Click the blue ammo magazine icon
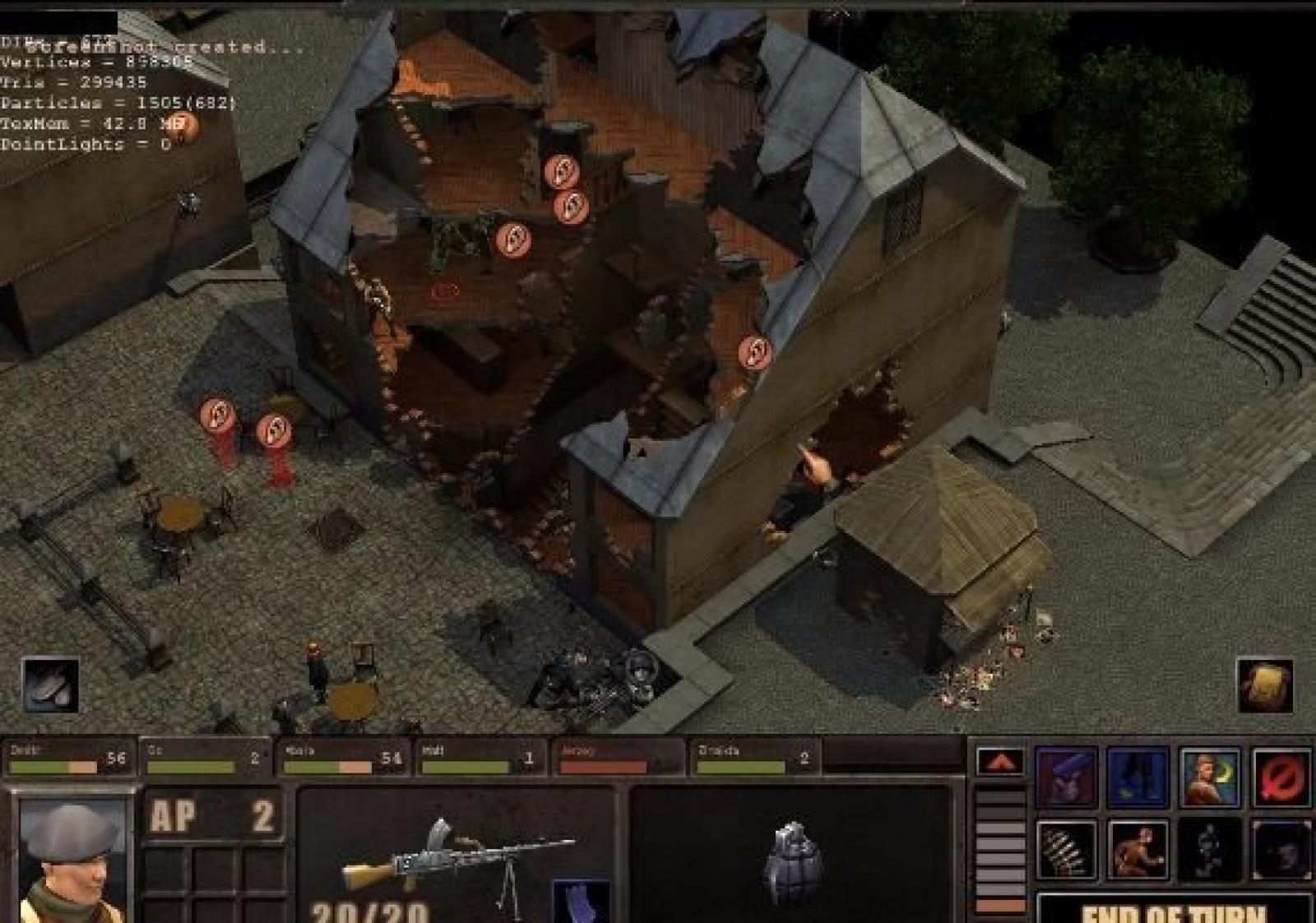Screen dimensions: 1316x923 (x=581, y=902)
